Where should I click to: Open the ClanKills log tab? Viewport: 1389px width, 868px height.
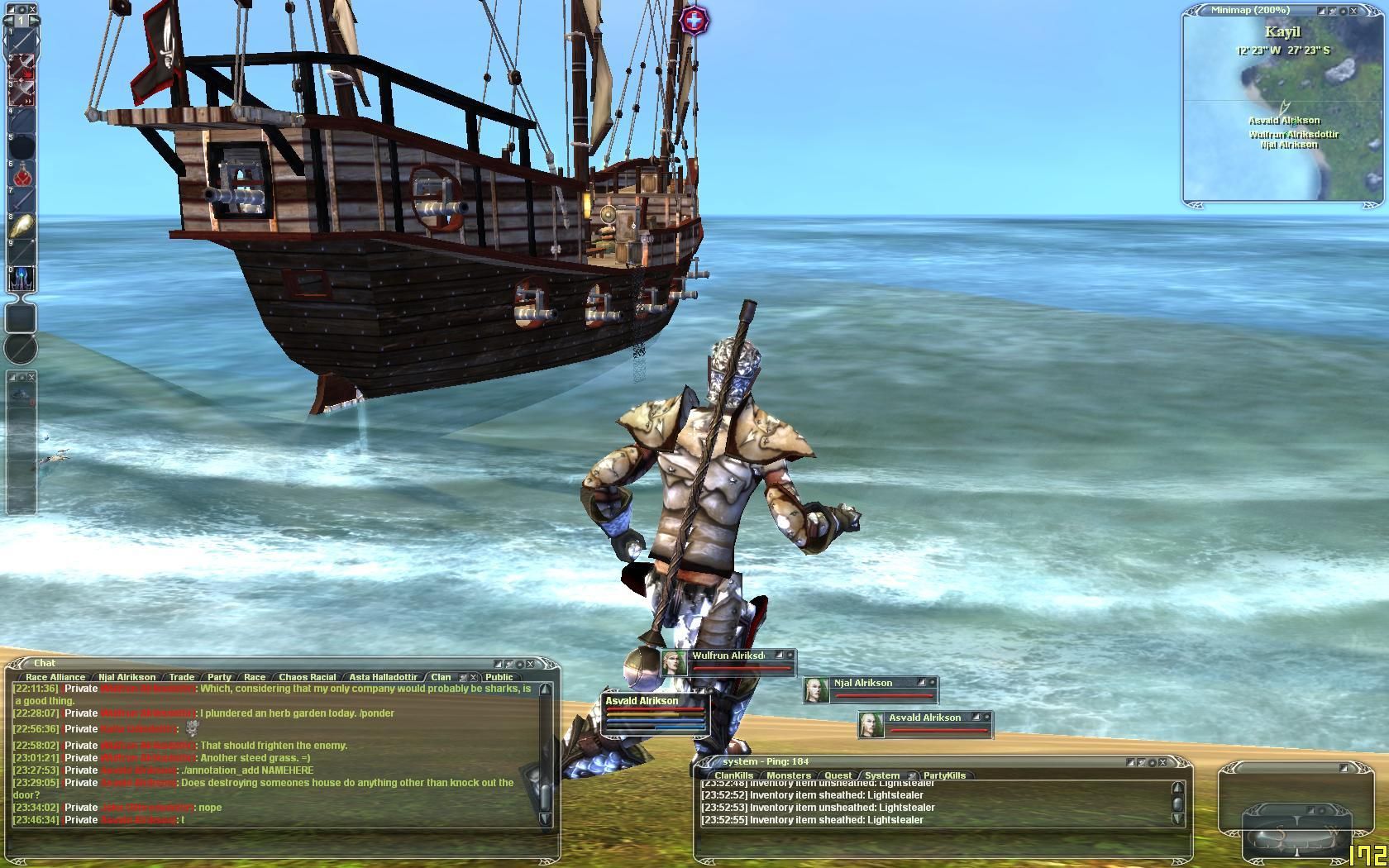(x=733, y=775)
